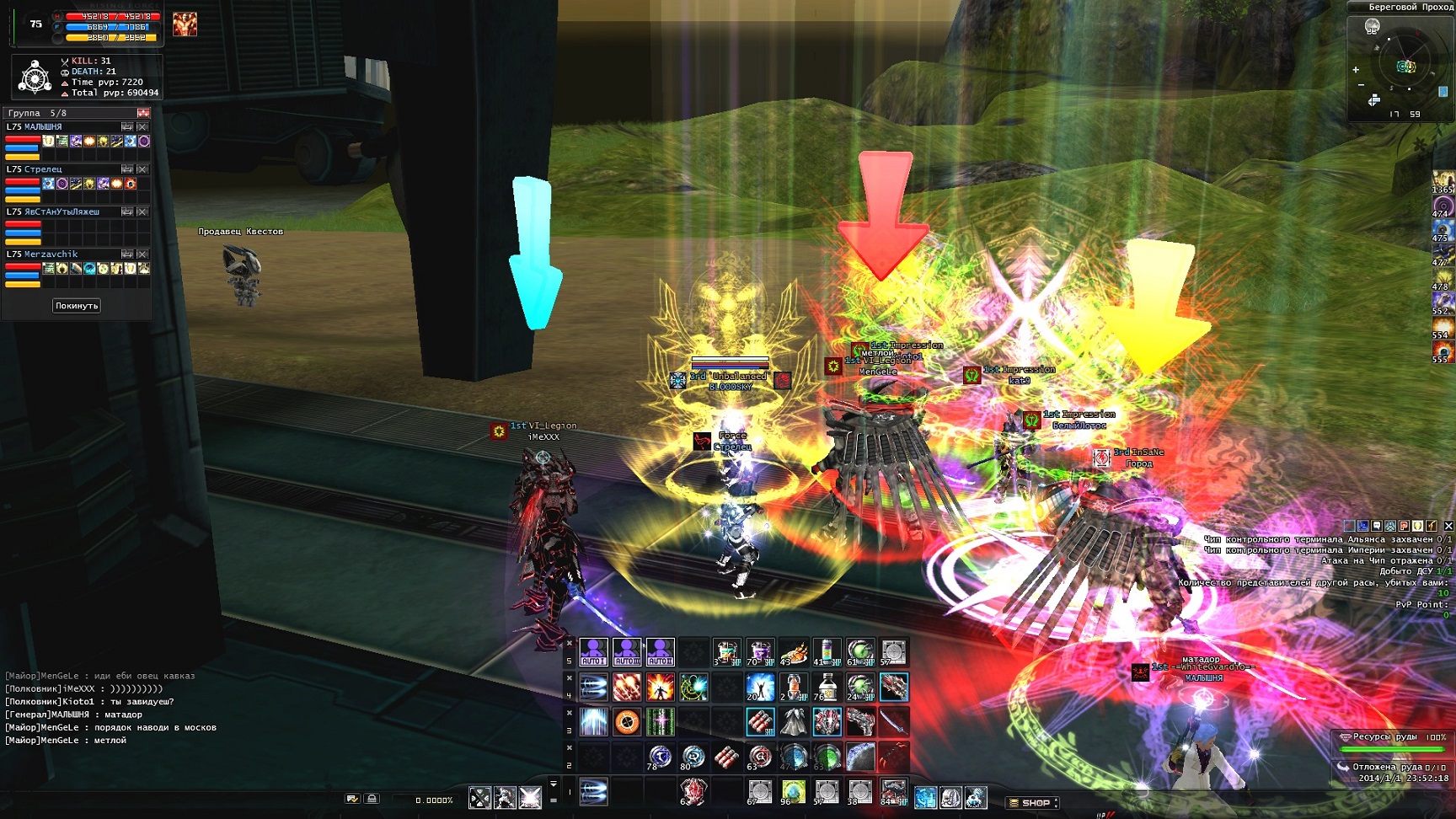Image resolution: width=1456 pixels, height=819 pixels.
Task: Select party member МАЛЫШНЯ
Action: [x=43, y=127]
